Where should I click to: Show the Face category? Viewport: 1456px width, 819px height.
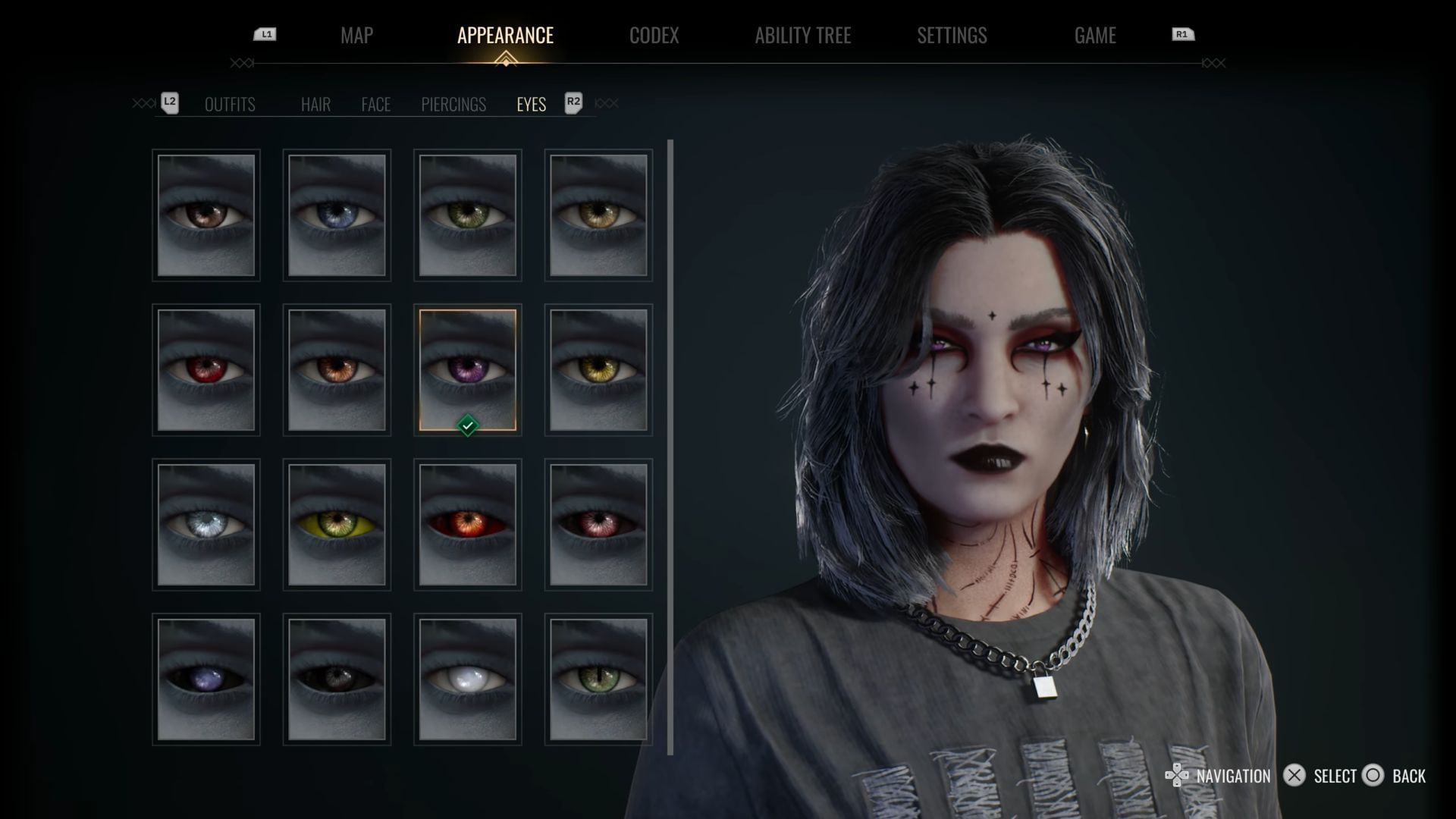375,105
